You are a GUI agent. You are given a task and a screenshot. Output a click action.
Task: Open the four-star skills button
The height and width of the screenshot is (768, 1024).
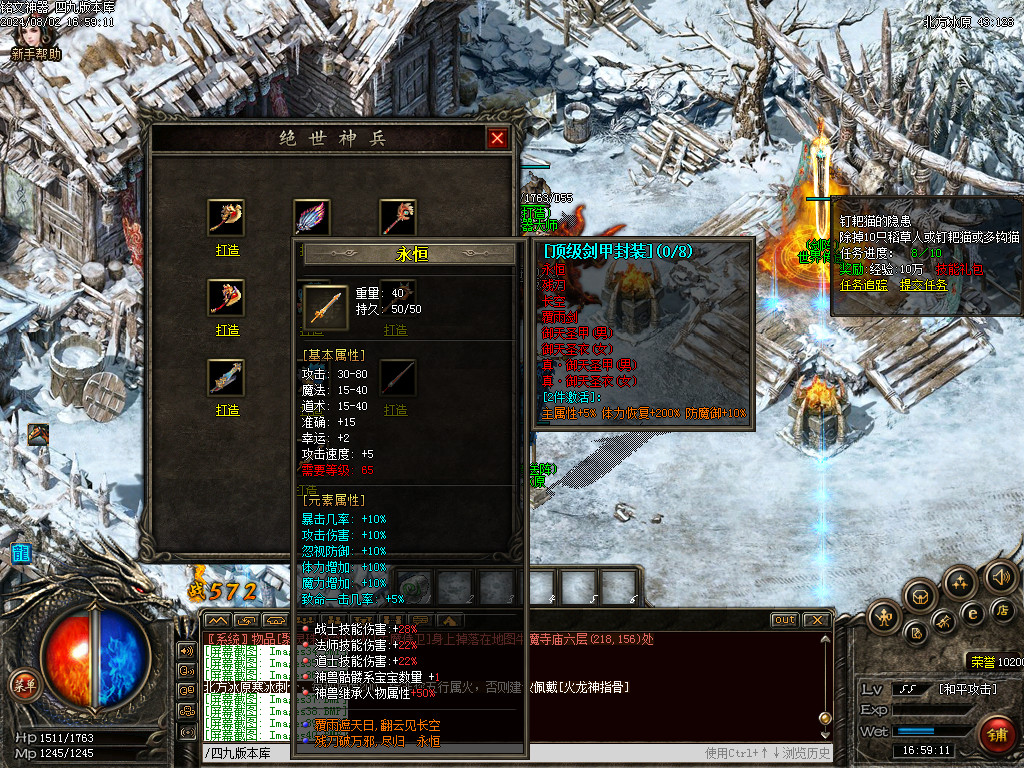pos(961,583)
